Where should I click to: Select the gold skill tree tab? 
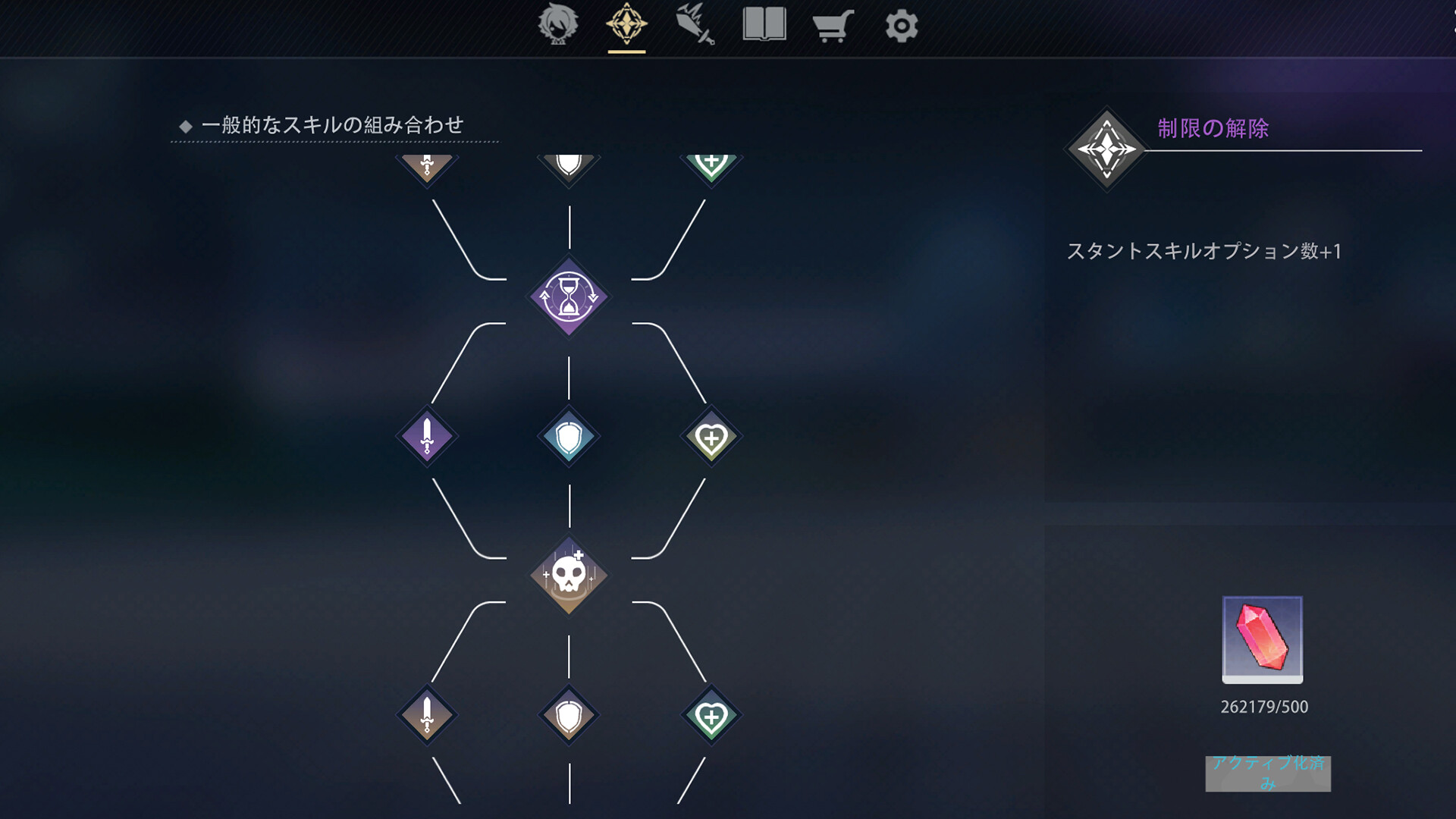point(626,25)
